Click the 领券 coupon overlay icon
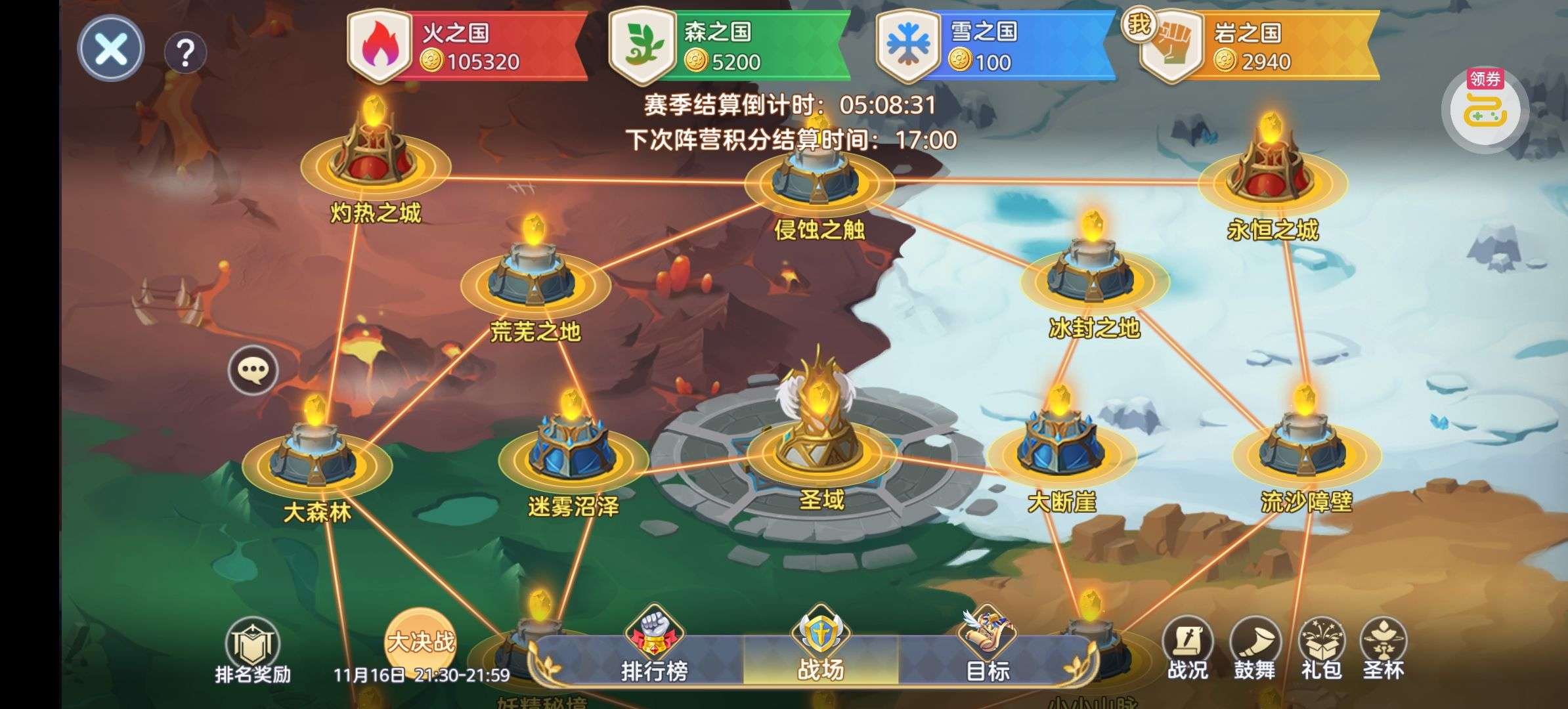Image resolution: width=1568 pixels, height=709 pixels. coord(1484,110)
